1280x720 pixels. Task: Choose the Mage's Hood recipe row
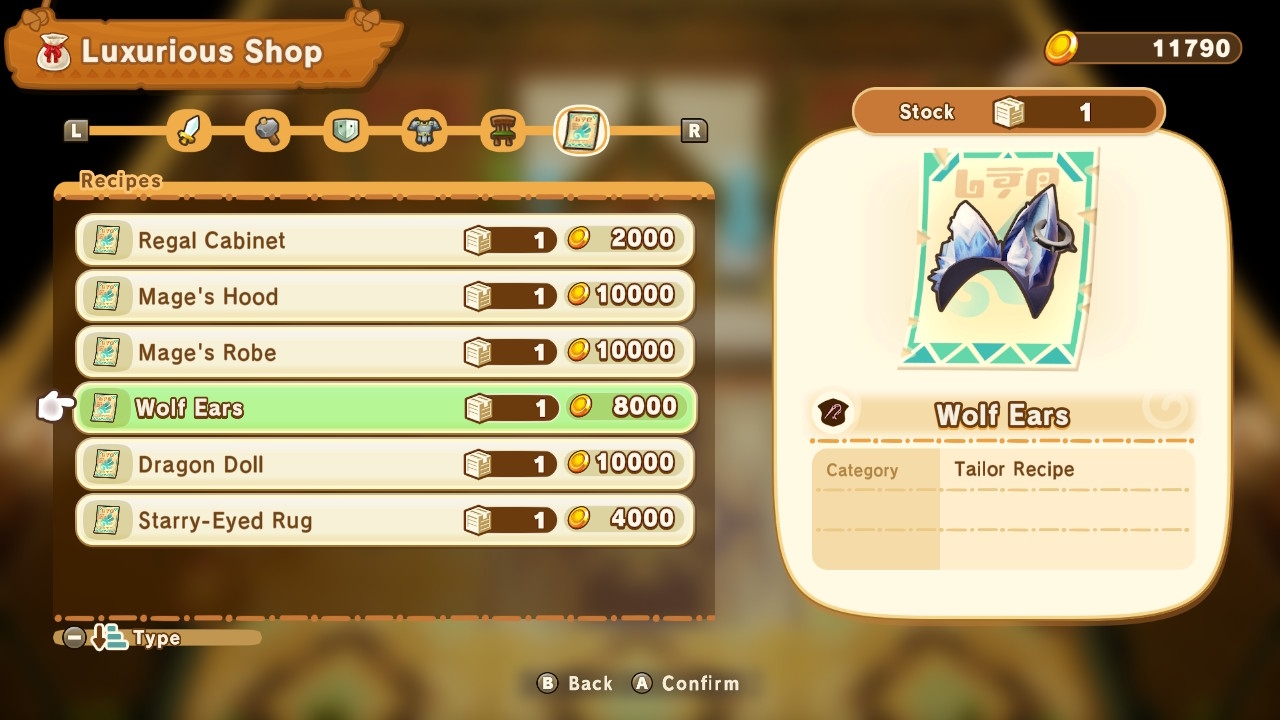click(x=384, y=296)
